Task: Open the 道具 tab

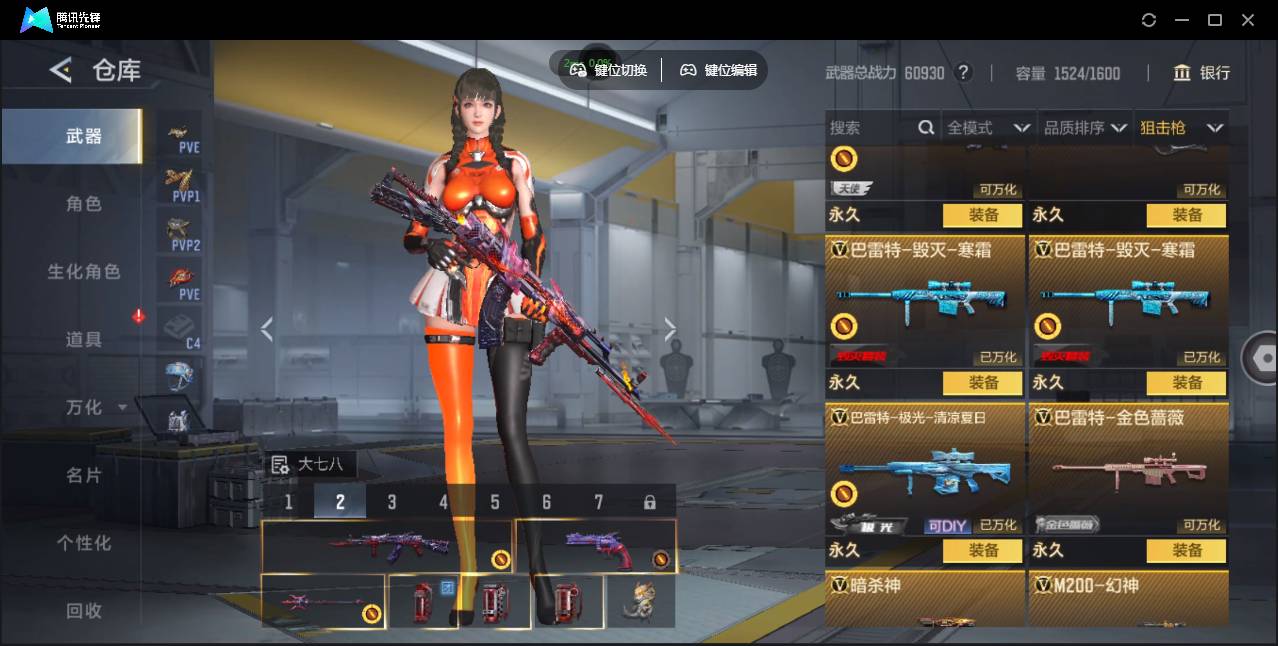Action: [x=84, y=340]
